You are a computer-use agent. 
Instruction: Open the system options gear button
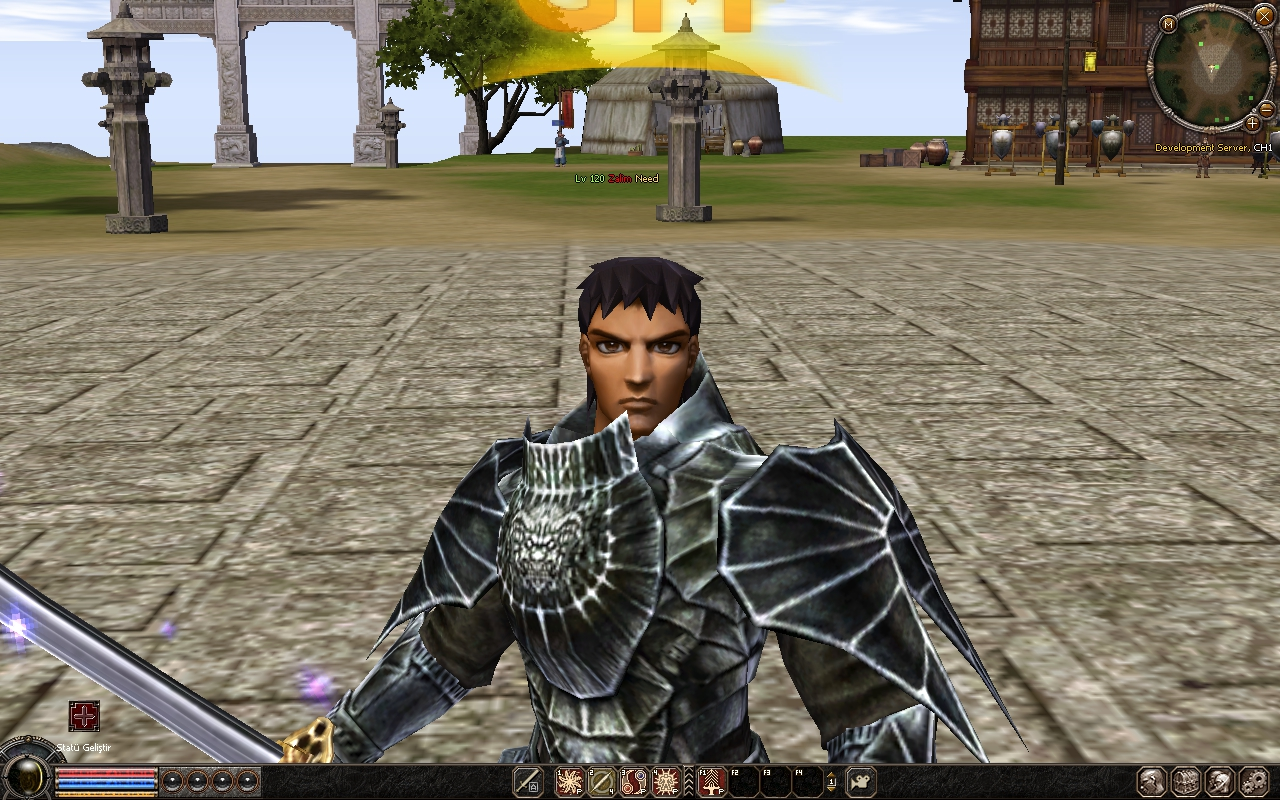pos(1253,782)
